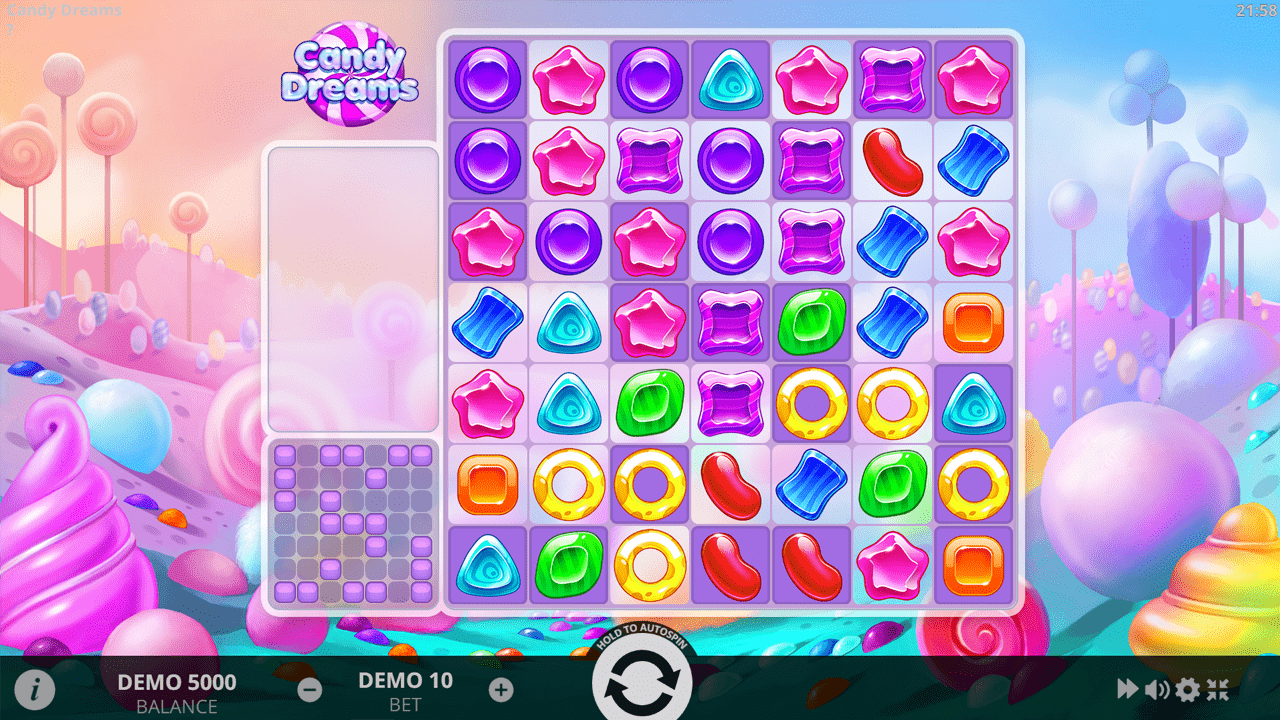Click the mini bonus grid preview panel
This screenshot has width=1280, height=720.
tap(352, 524)
